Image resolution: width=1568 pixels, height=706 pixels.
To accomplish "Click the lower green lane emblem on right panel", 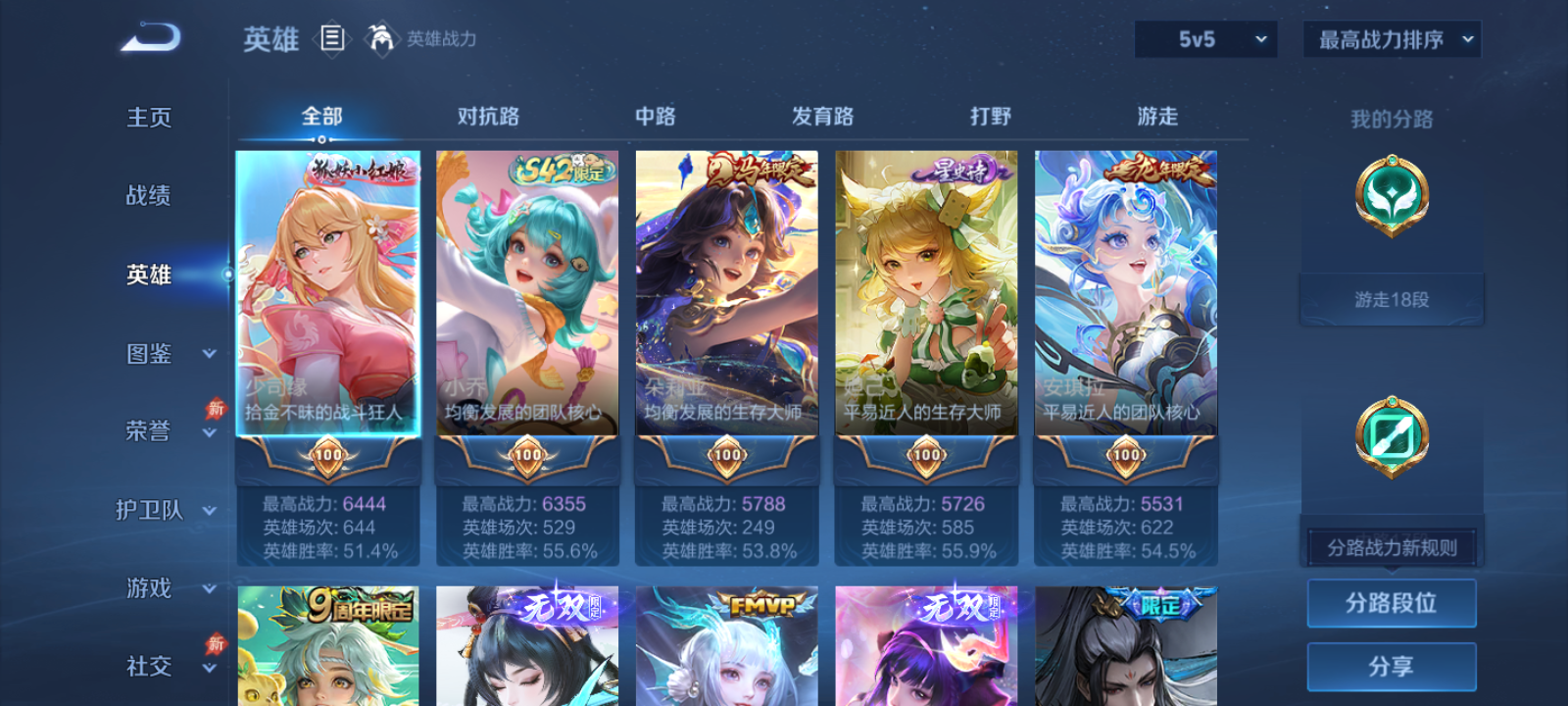I will pyautogui.click(x=1393, y=436).
